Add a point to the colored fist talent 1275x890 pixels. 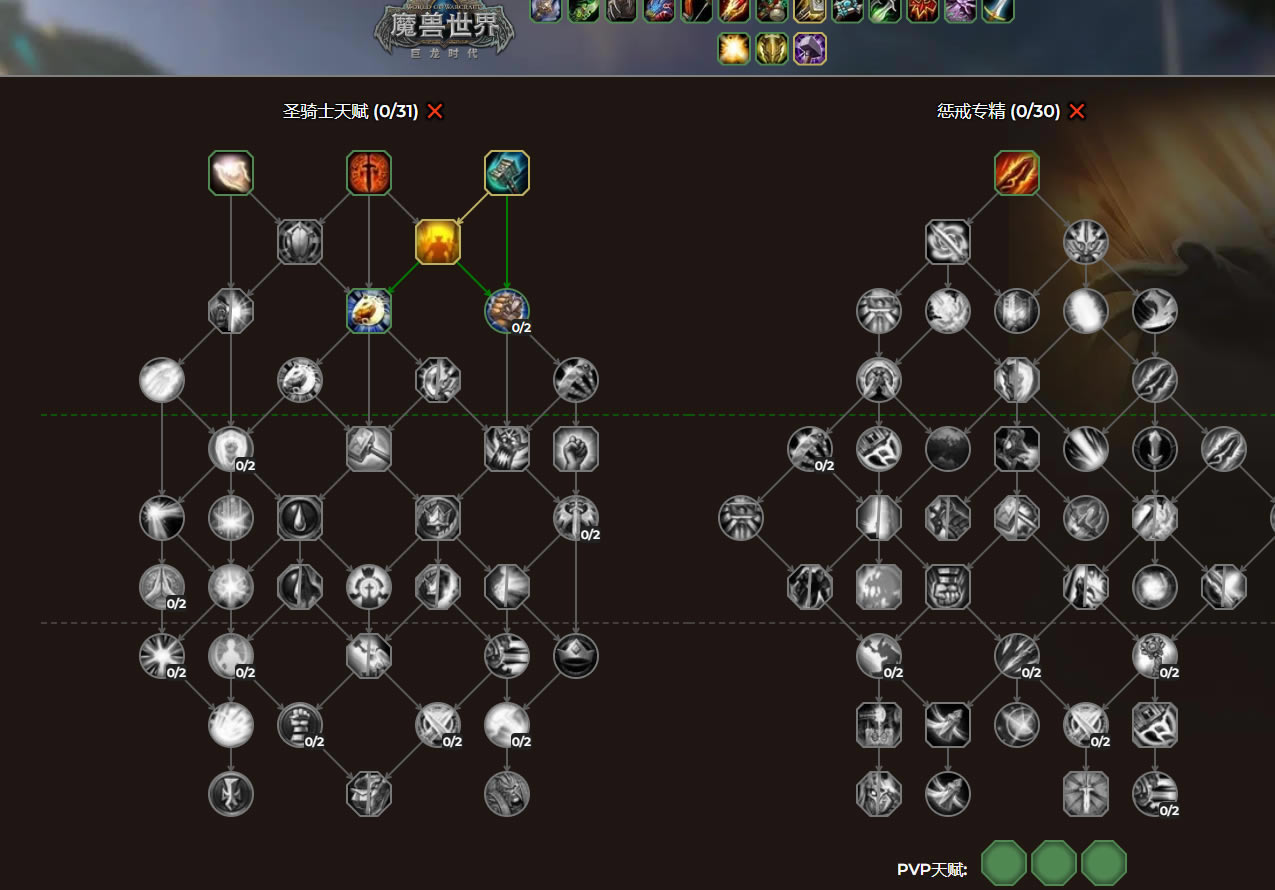(x=507, y=311)
